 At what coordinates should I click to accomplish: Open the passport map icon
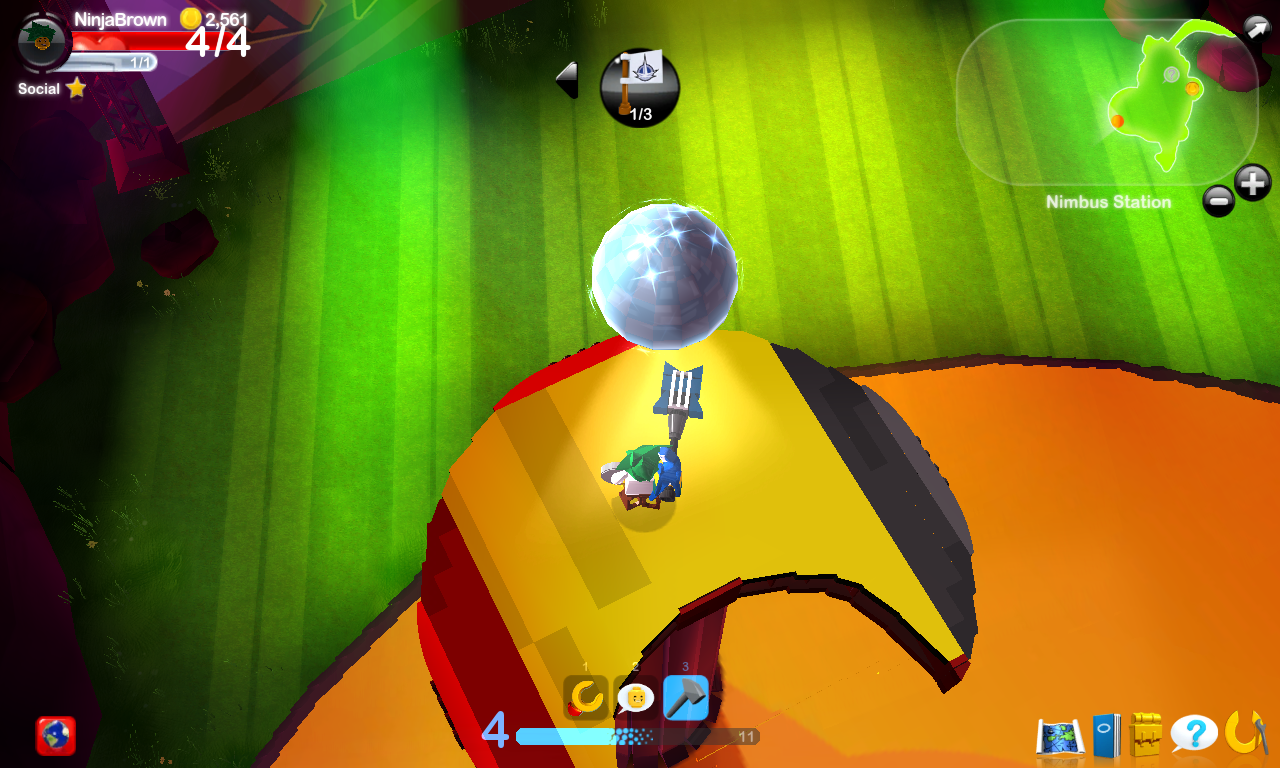tap(1062, 736)
